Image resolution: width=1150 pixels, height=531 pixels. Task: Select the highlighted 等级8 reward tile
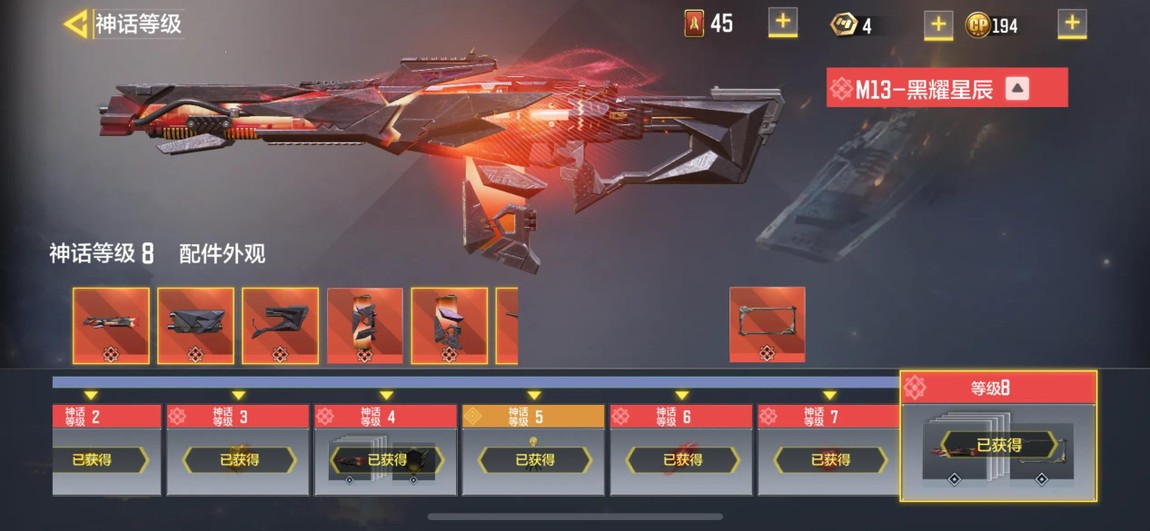pos(998,436)
